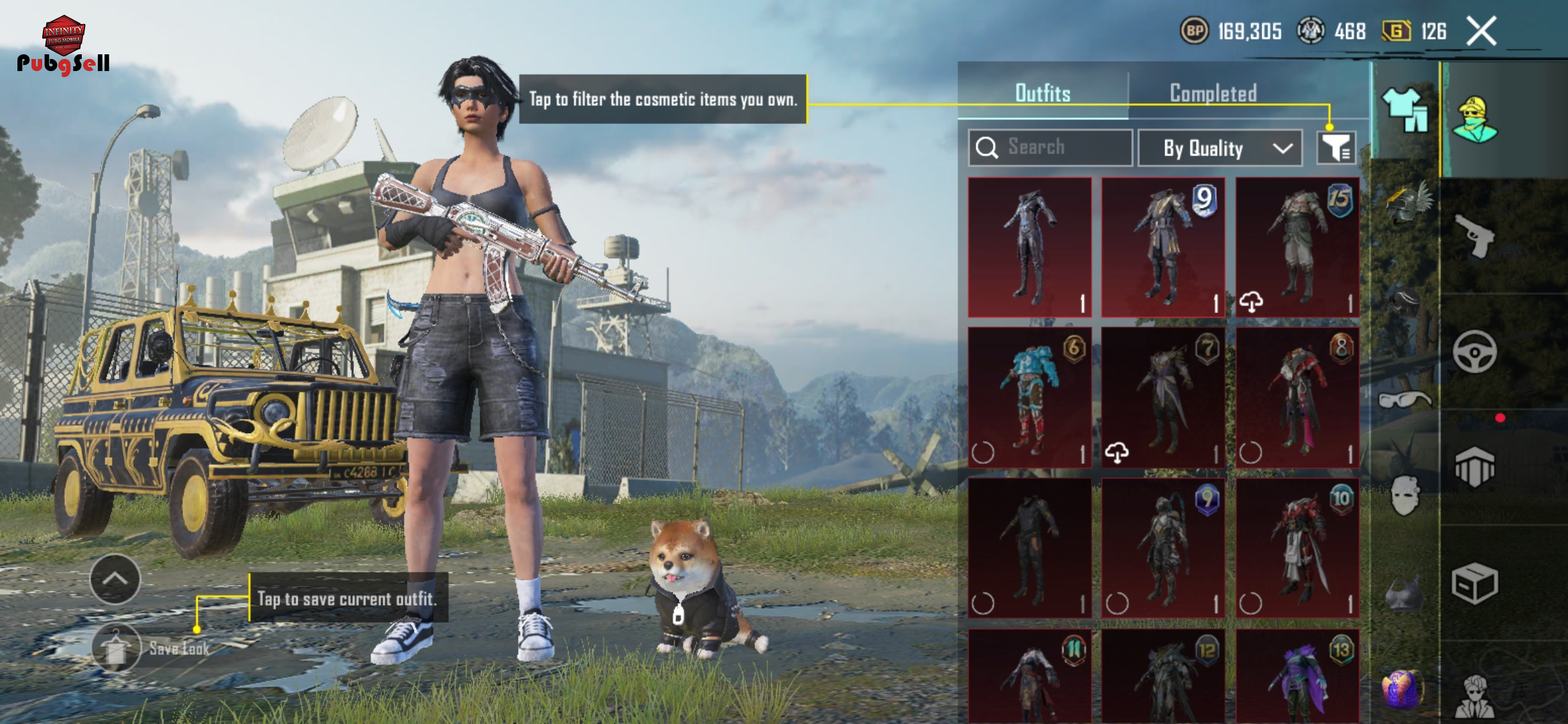Switch to the Completed tab
The width and height of the screenshot is (1568, 724).
tap(1213, 93)
